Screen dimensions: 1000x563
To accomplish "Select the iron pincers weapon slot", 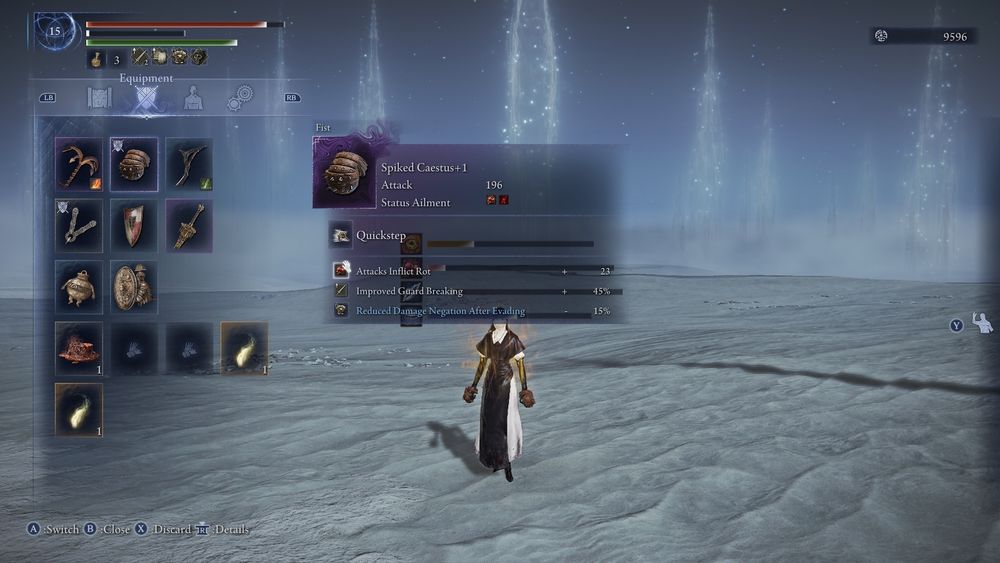I will (79, 224).
